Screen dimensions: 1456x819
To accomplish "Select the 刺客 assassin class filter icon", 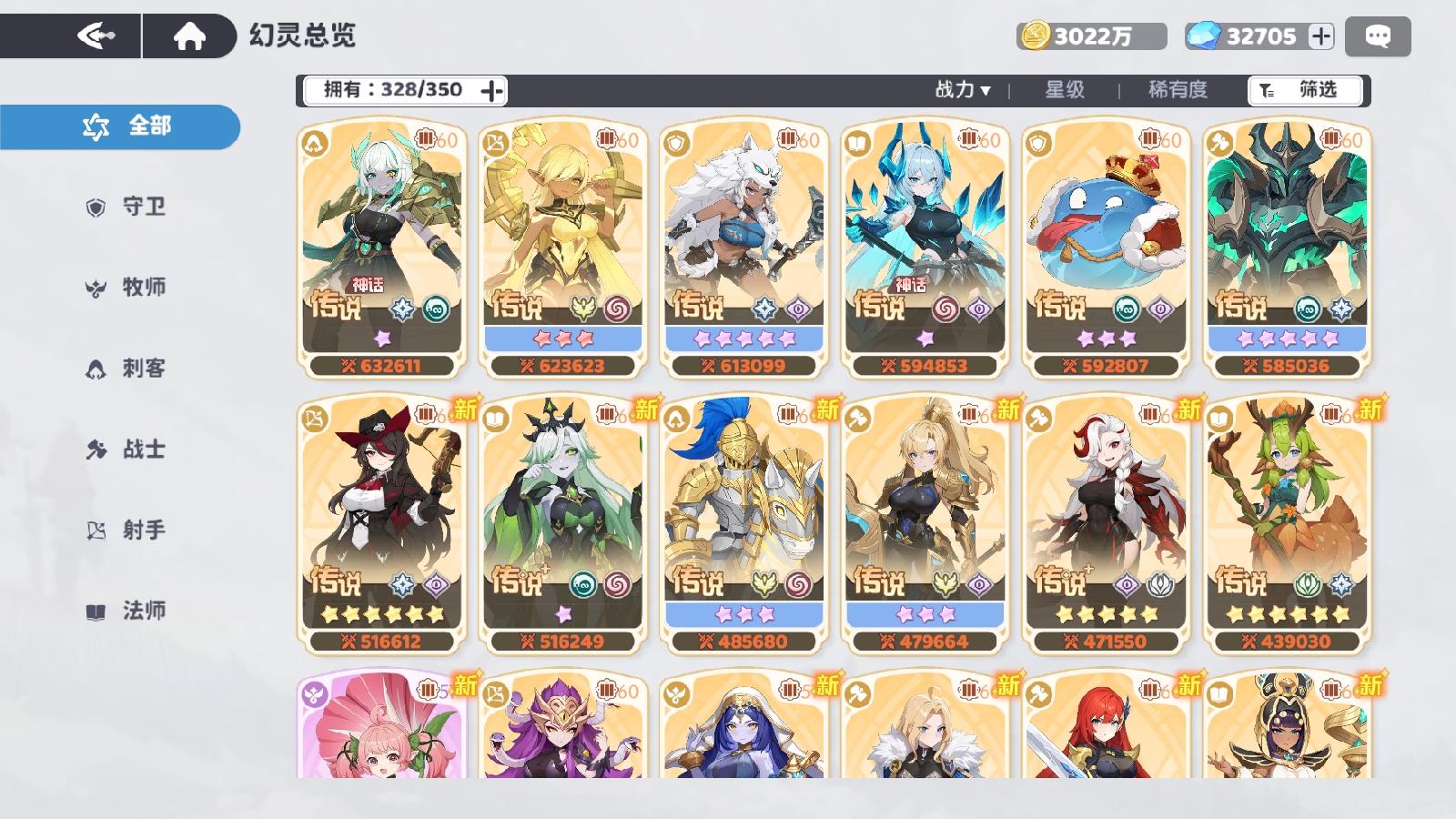I will [98, 368].
